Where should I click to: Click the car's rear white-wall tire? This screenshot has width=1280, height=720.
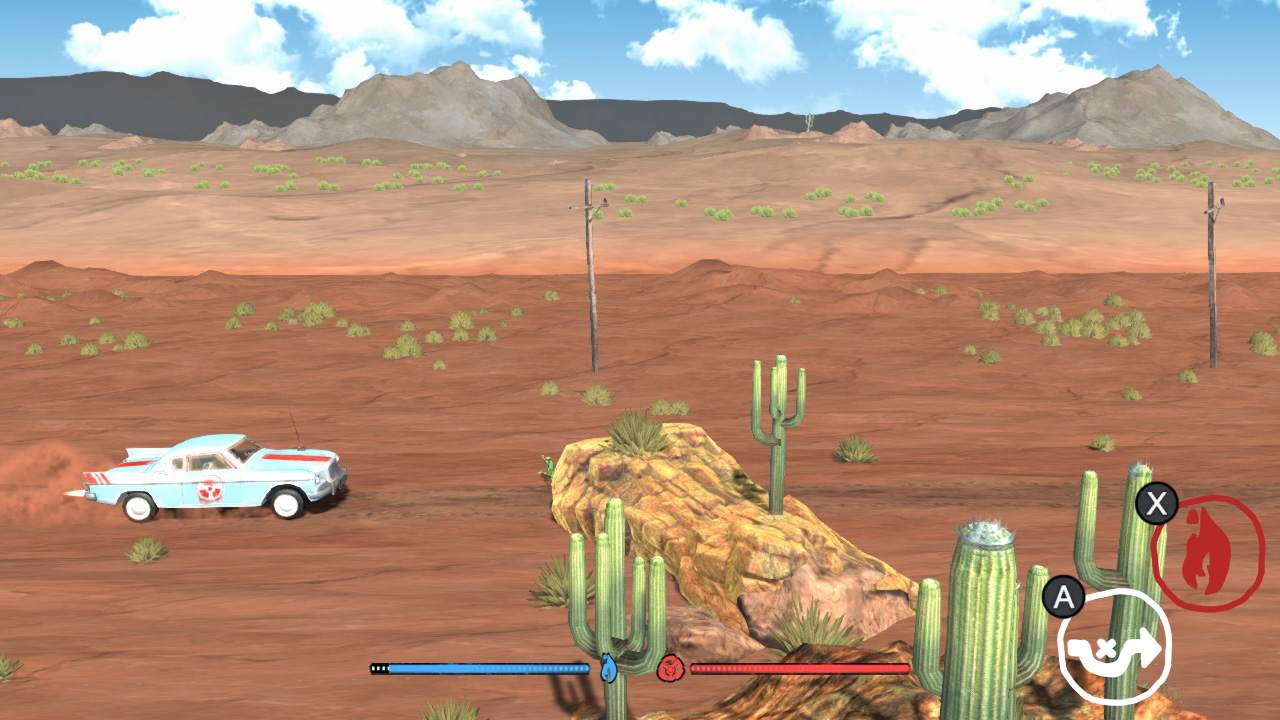[x=140, y=508]
